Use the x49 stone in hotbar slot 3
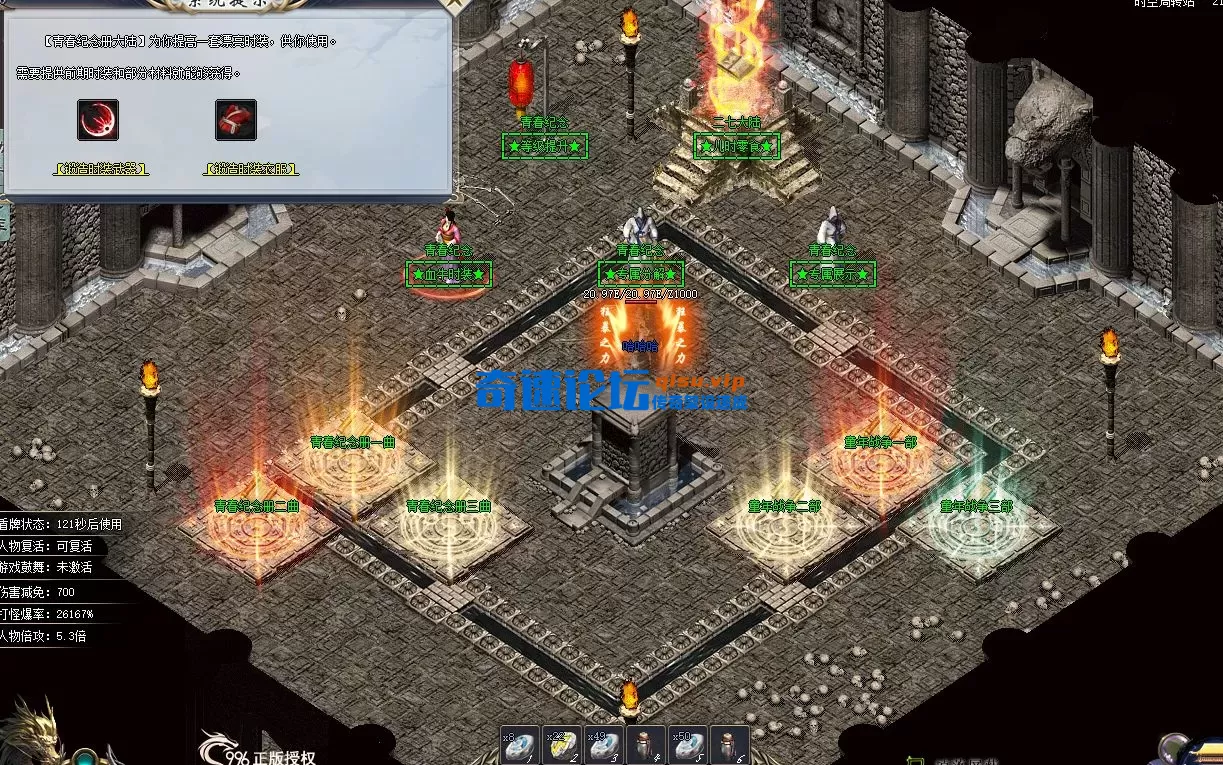 [x=604, y=746]
